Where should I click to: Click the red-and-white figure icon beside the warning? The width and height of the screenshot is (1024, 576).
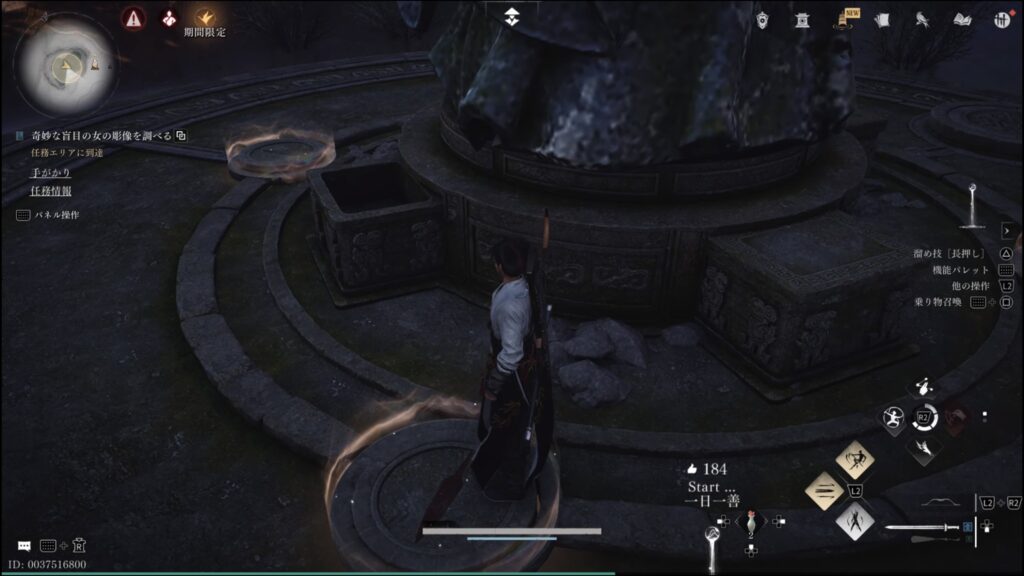(x=168, y=18)
